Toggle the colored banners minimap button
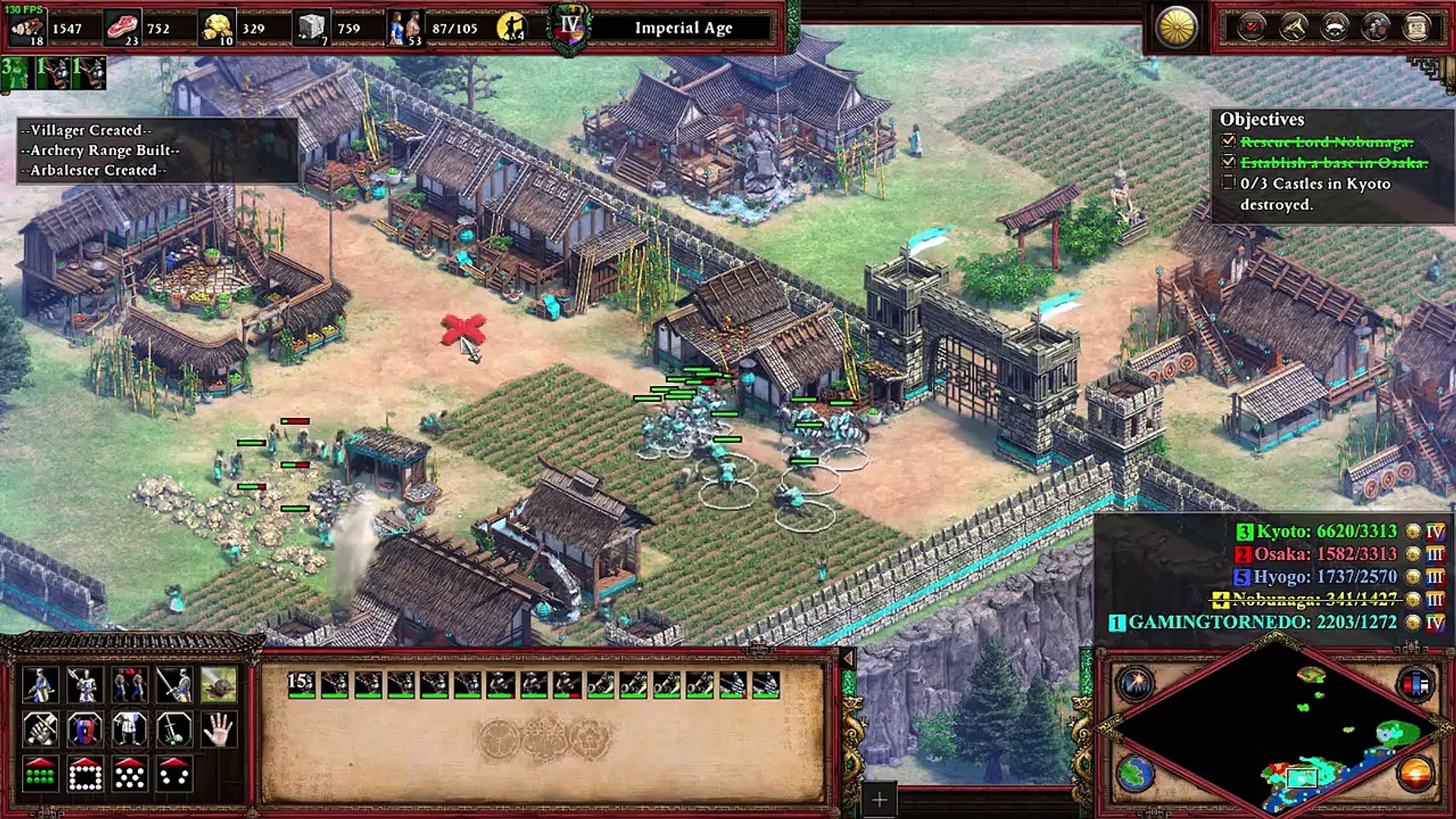The width and height of the screenshot is (1456, 819). click(x=1415, y=683)
